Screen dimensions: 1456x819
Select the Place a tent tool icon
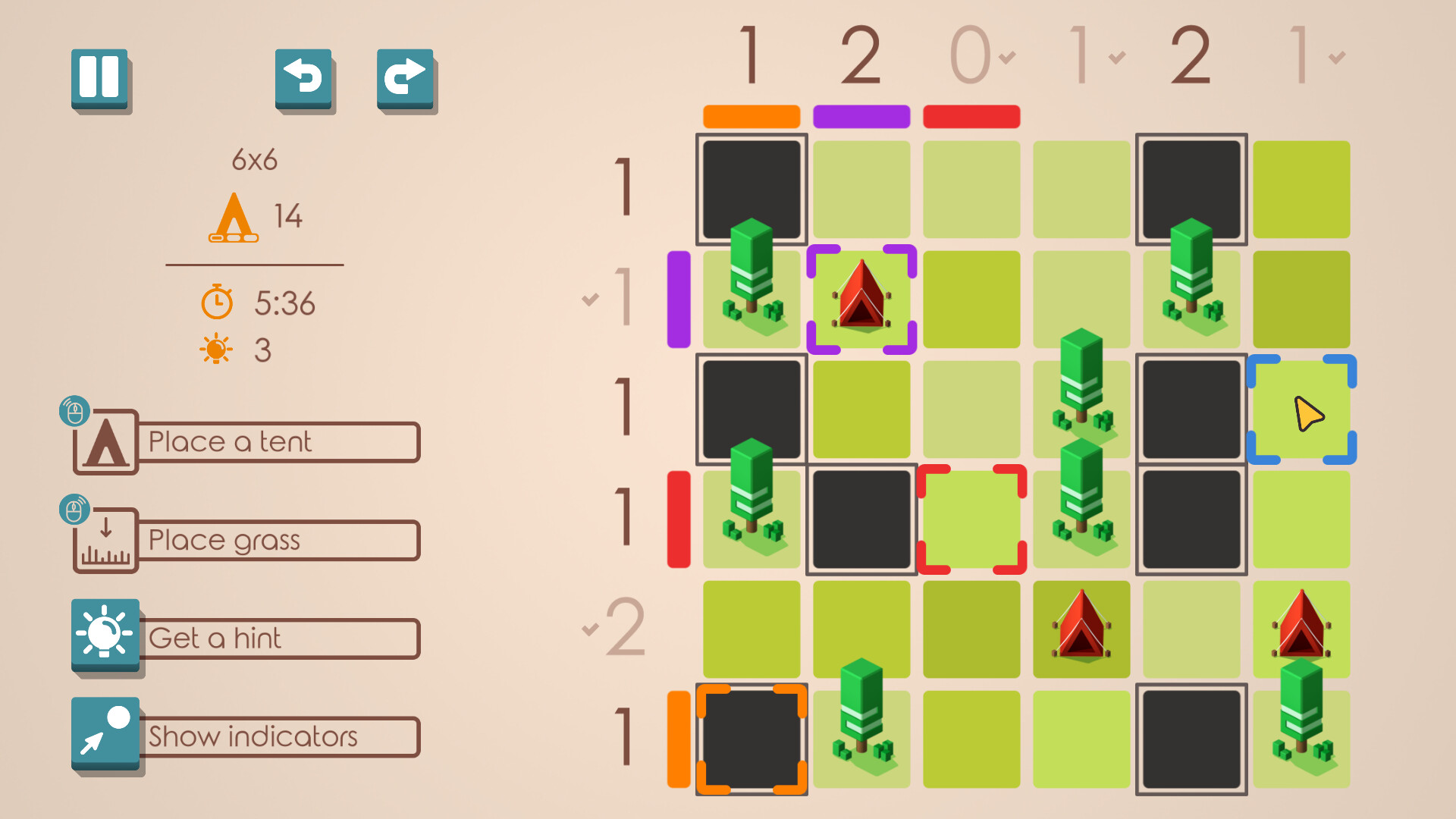coord(106,442)
